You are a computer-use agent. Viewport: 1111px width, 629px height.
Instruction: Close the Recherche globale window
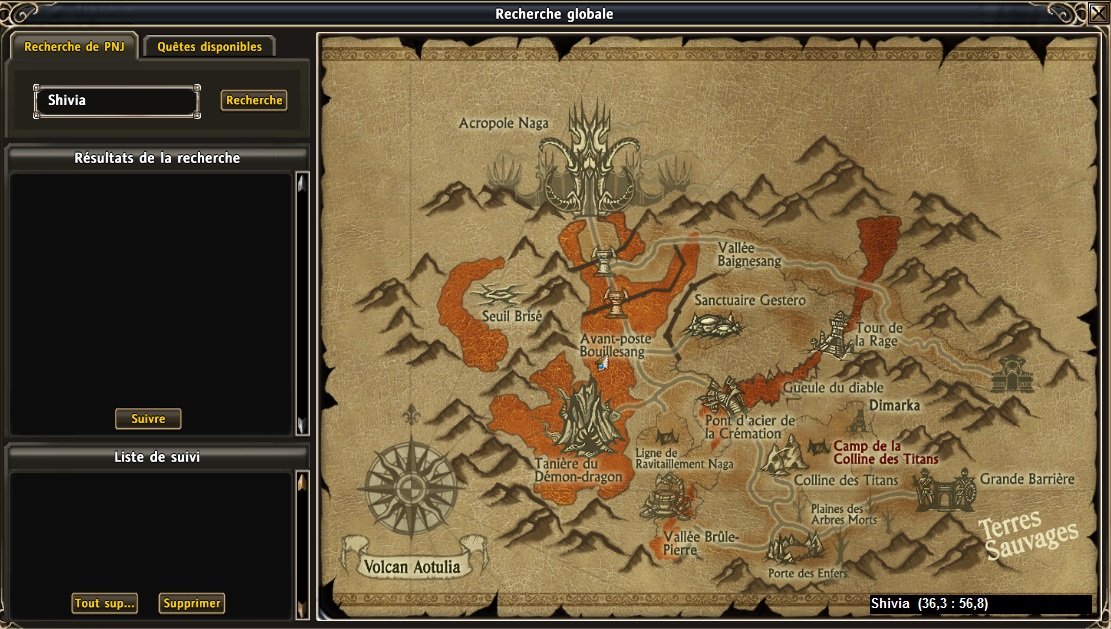(1098, 14)
